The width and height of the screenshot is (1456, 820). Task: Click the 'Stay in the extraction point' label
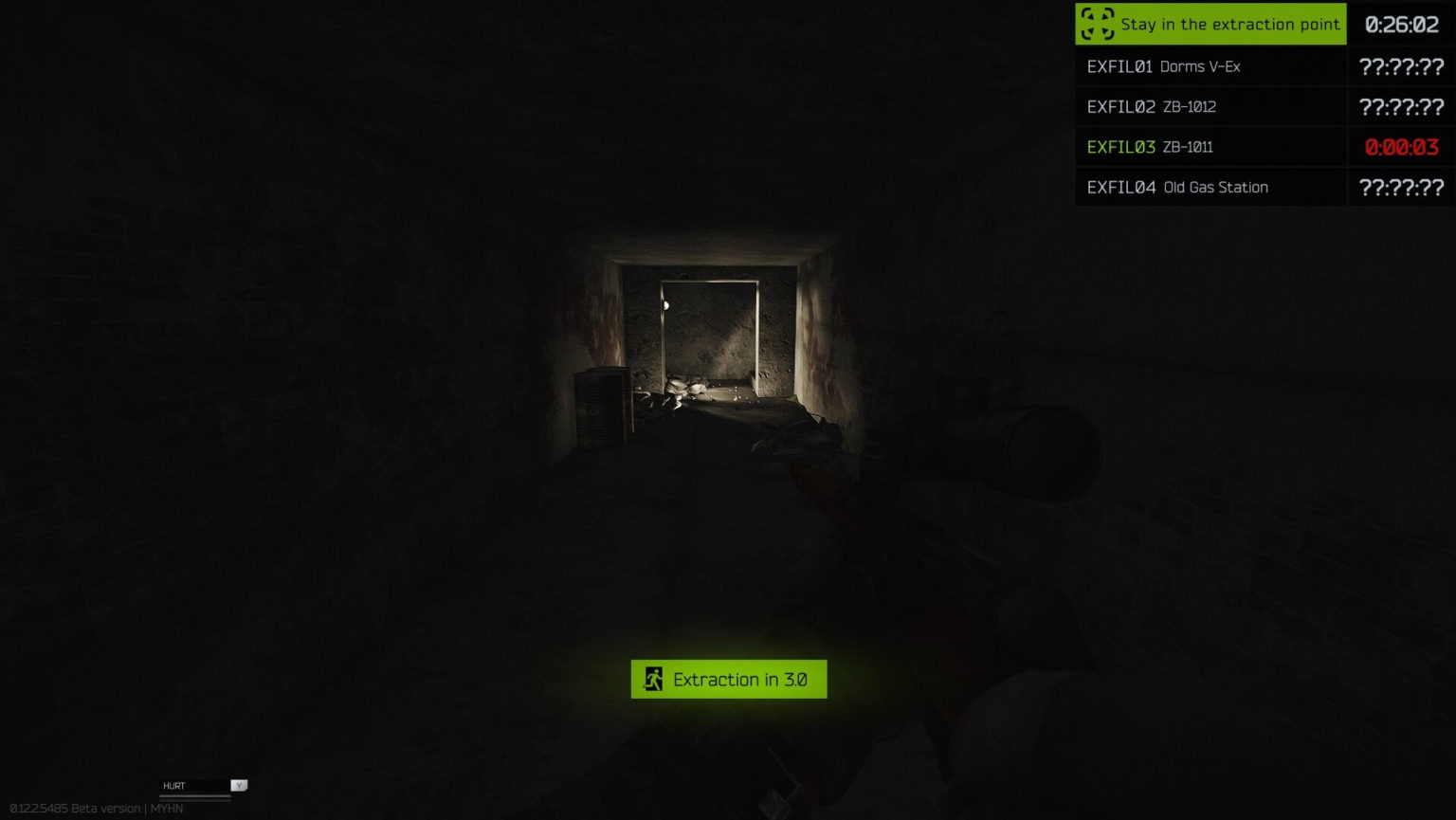[x=1231, y=25]
